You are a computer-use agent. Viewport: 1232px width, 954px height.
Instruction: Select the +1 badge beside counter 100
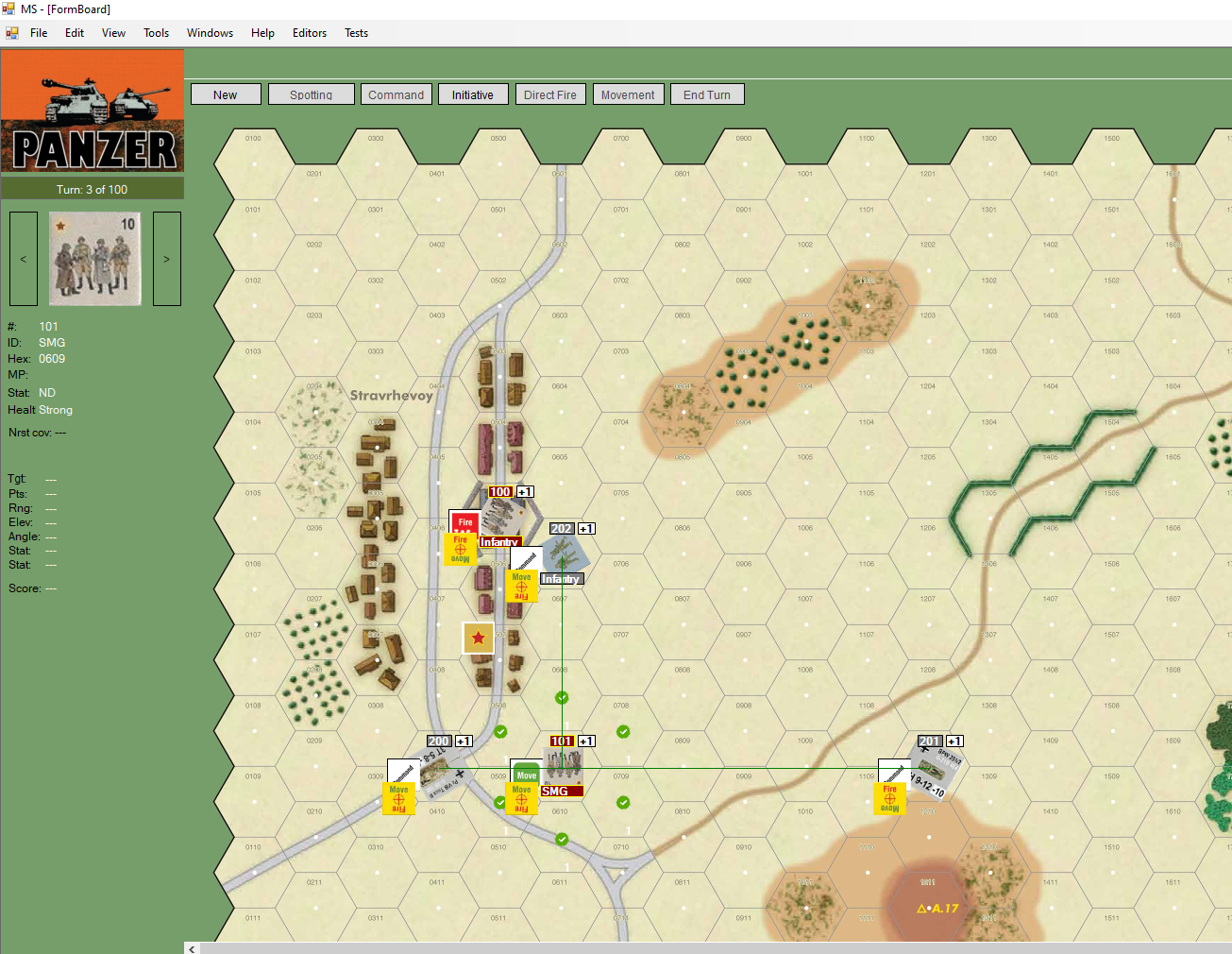(x=525, y=491)
